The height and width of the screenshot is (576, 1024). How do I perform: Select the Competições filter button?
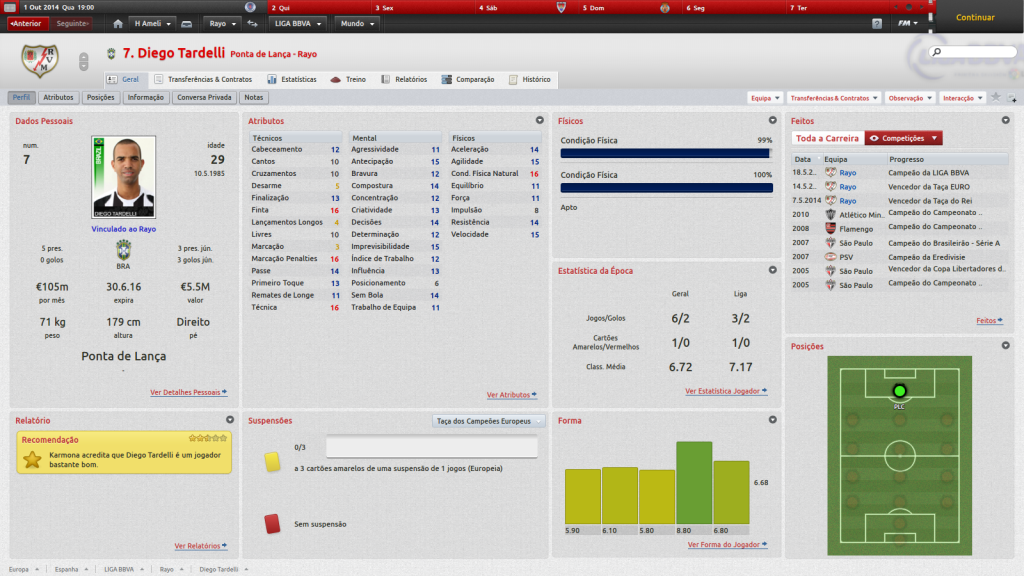point(903,138)
